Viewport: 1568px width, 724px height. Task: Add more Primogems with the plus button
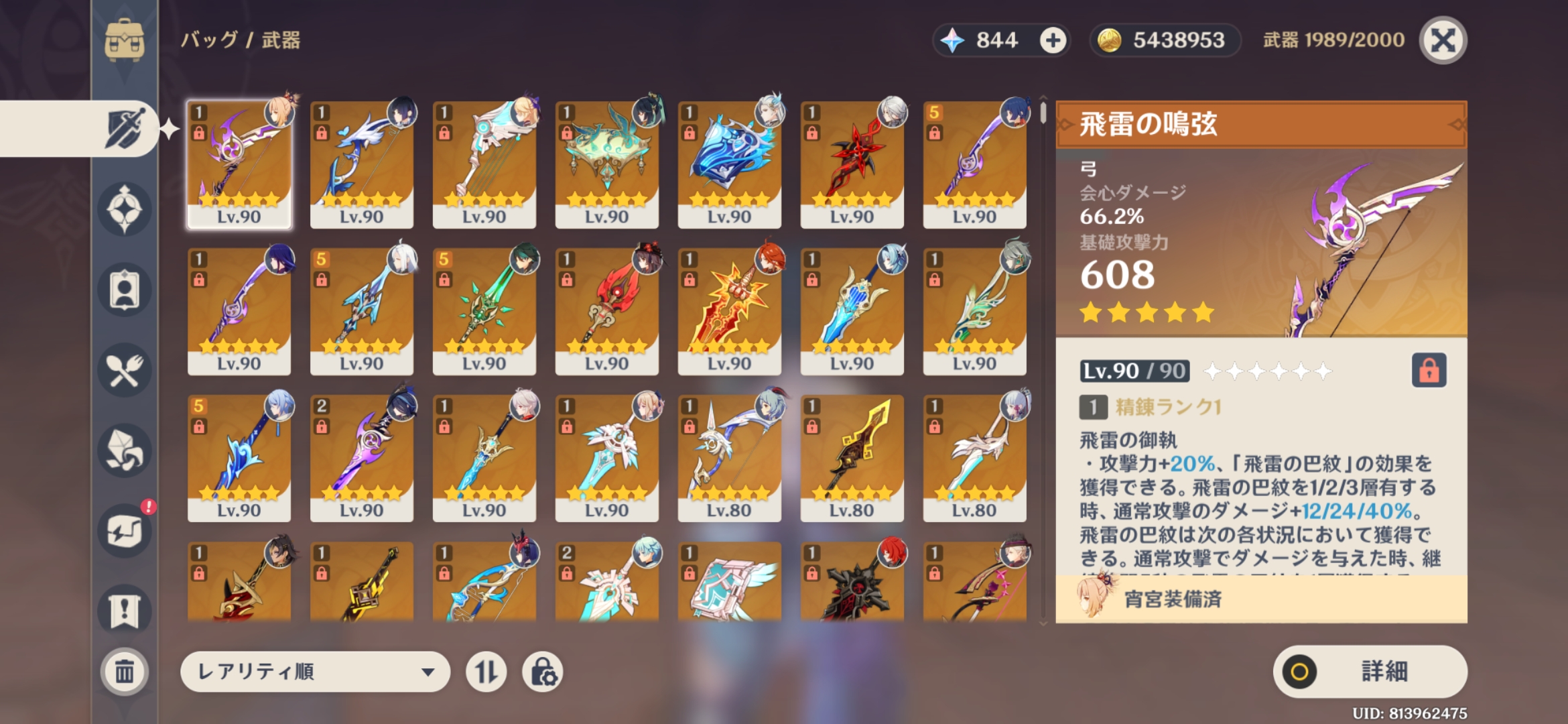coord(1053,40)
